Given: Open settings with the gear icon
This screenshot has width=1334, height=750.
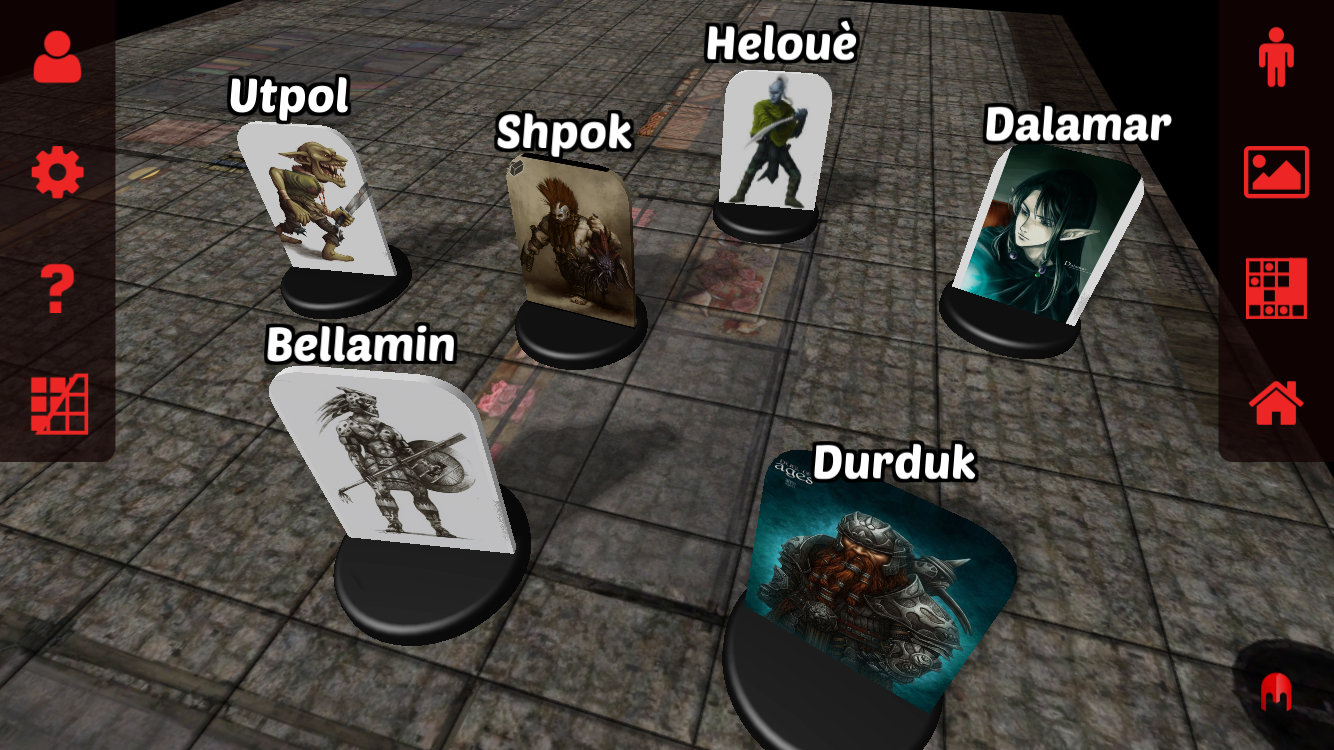Looking at the screenshot, I should 57,173.
